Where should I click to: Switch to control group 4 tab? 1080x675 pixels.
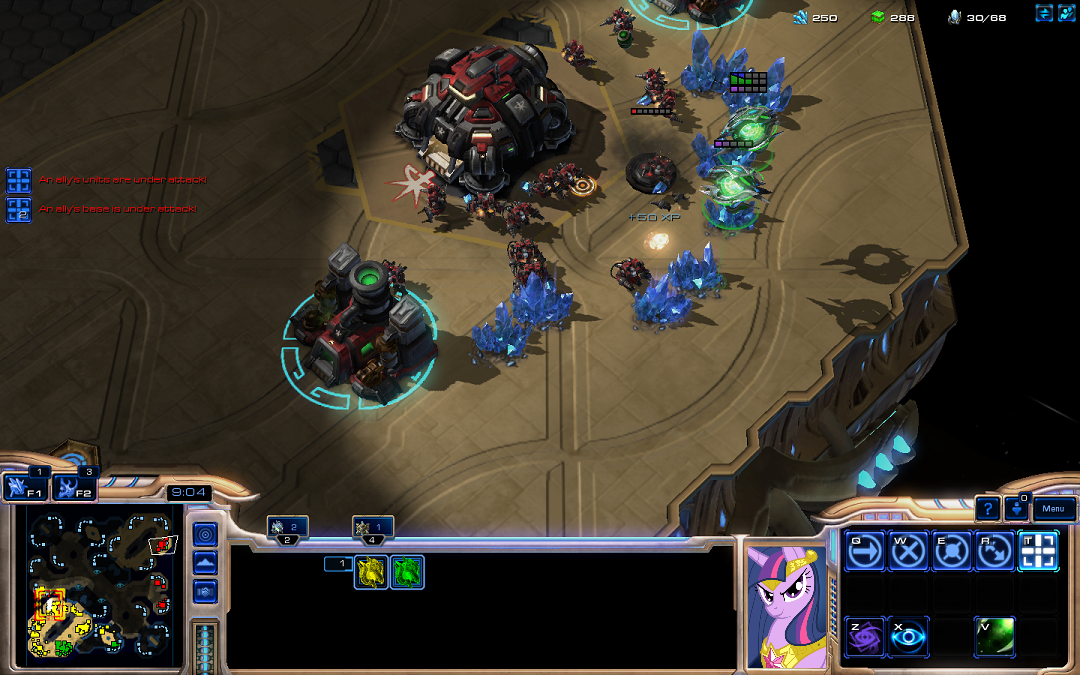[372, 528]
